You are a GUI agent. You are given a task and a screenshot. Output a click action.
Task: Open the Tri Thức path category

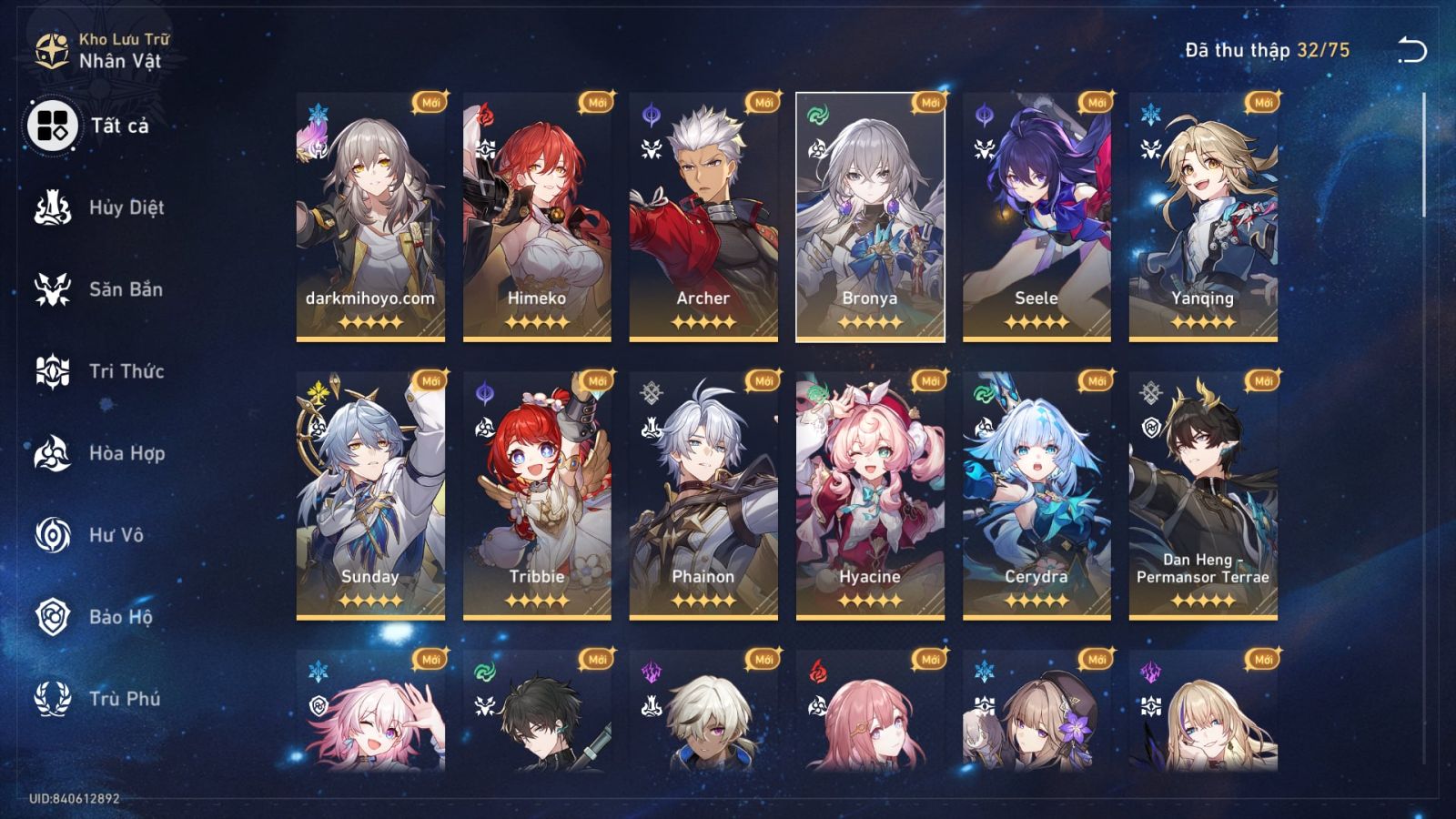click(x=55, y=371)
